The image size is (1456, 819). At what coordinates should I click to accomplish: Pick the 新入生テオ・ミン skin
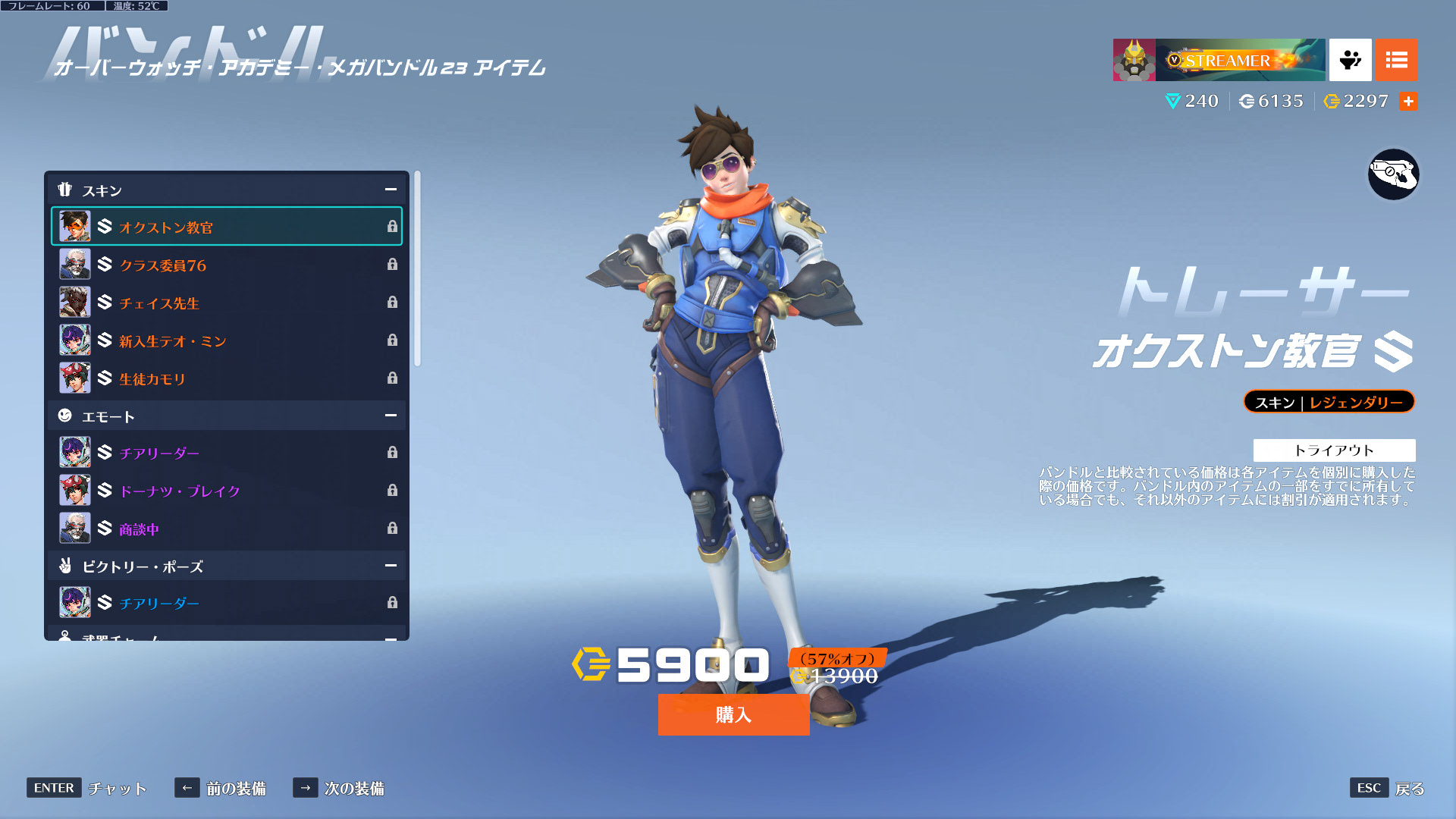point(226,340)
